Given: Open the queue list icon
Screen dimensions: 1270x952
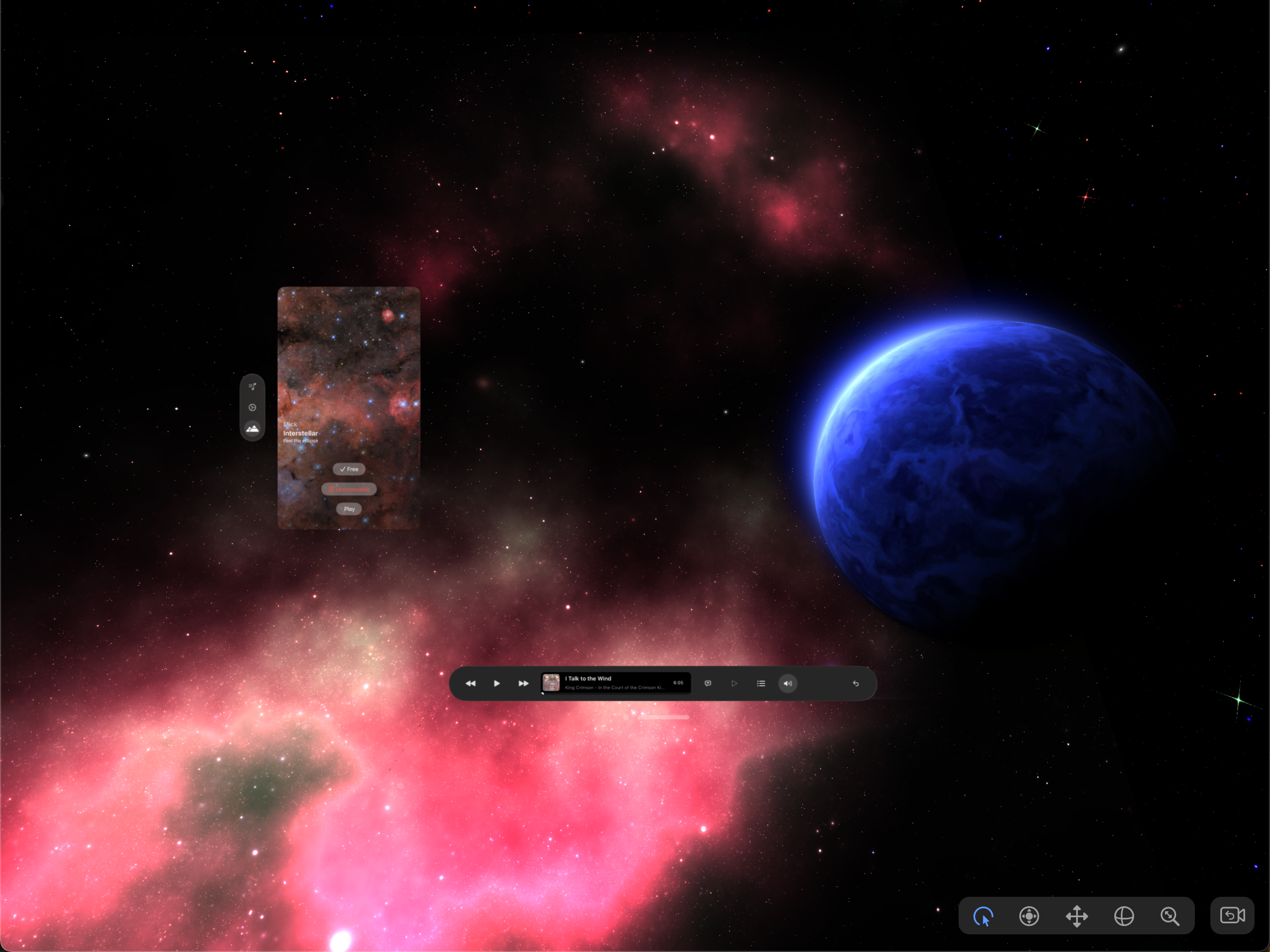Looking at the screenshot, I should [x=761, y=683].
